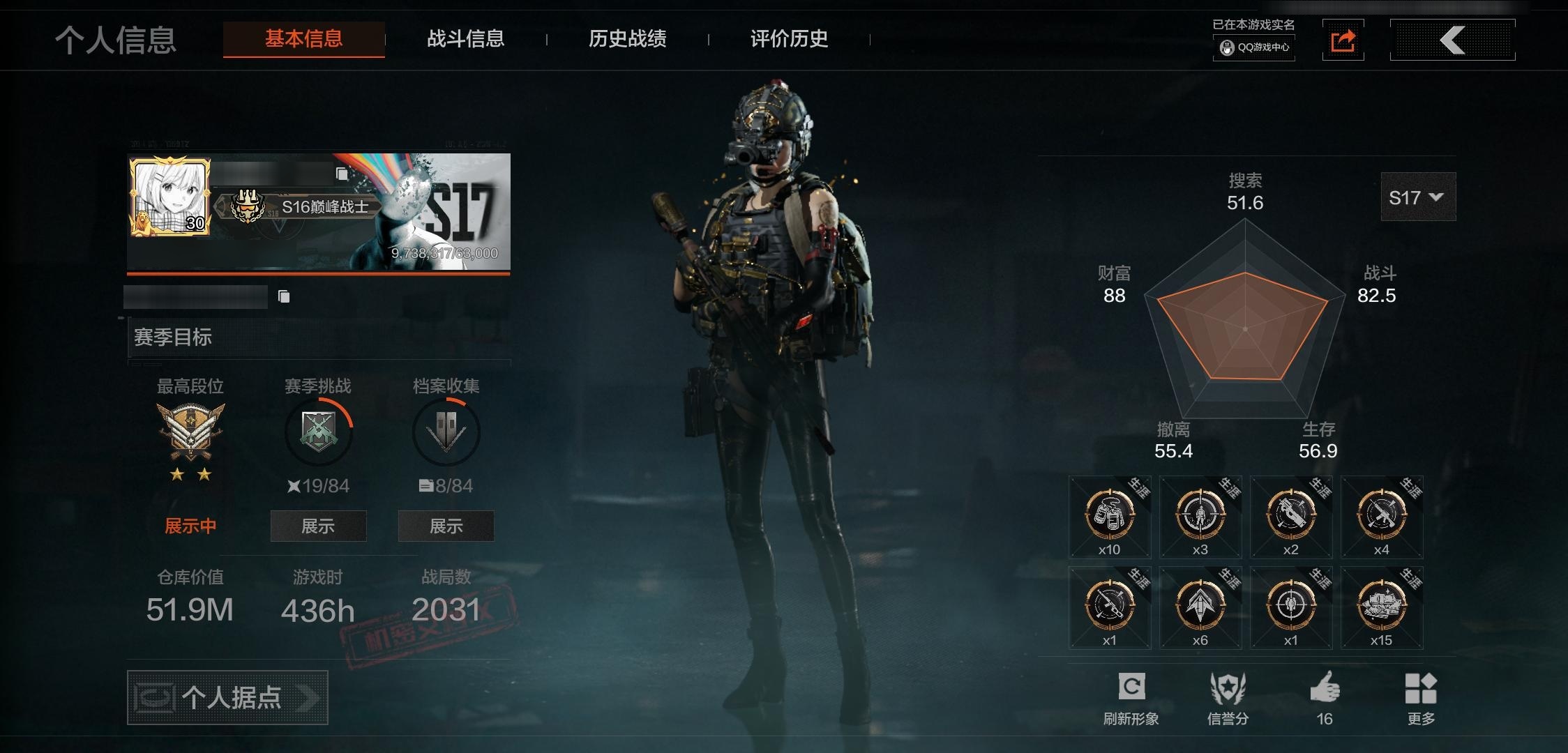Show the 赛季挑战 badge
The width and height of the screenshot is (1568, 753).
click(318, 526)
